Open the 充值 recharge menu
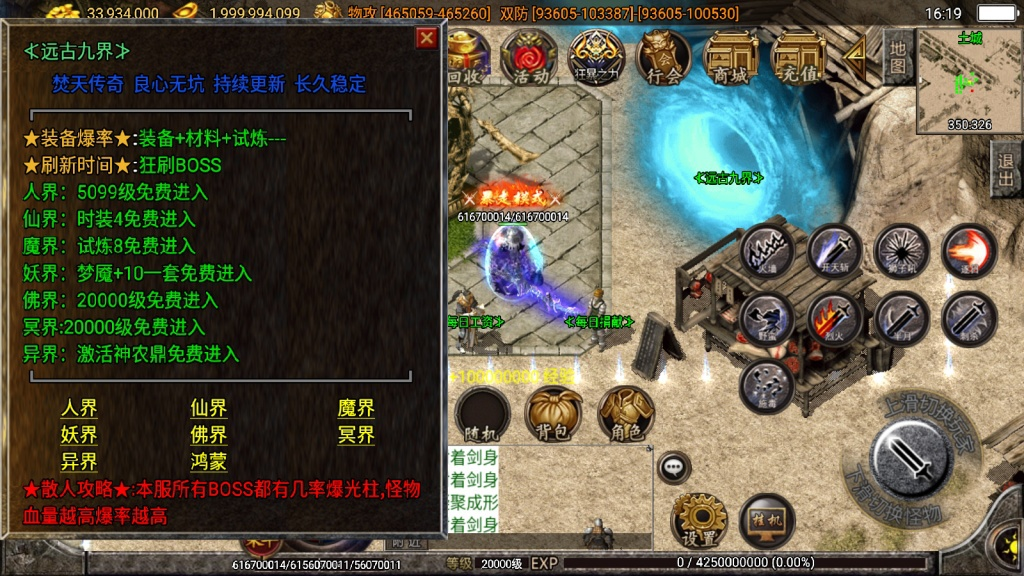 click(797, 57)
